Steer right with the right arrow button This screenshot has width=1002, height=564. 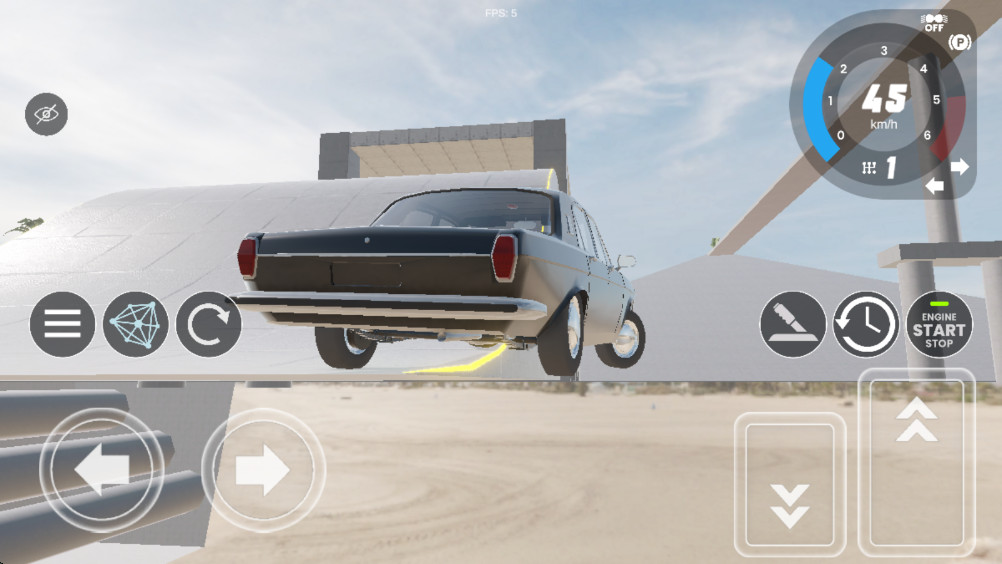click(263, 470)
